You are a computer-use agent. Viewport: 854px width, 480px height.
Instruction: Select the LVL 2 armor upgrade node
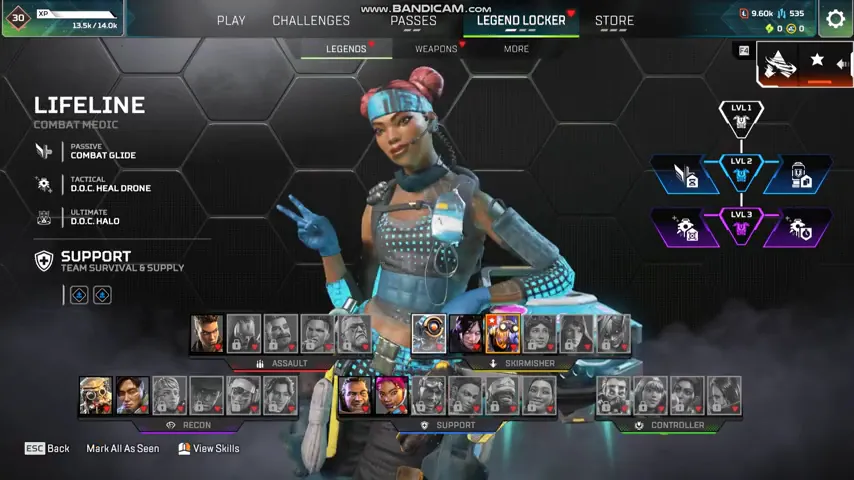tap(741, 172)
